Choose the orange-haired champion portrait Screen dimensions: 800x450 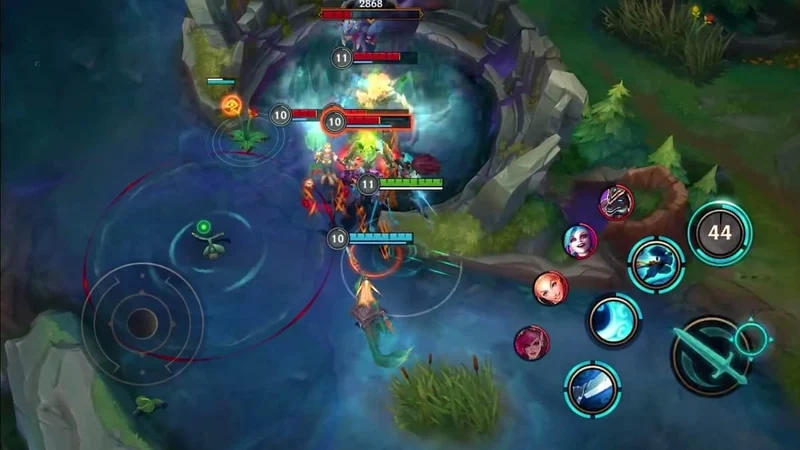click(x=550, y=288)
